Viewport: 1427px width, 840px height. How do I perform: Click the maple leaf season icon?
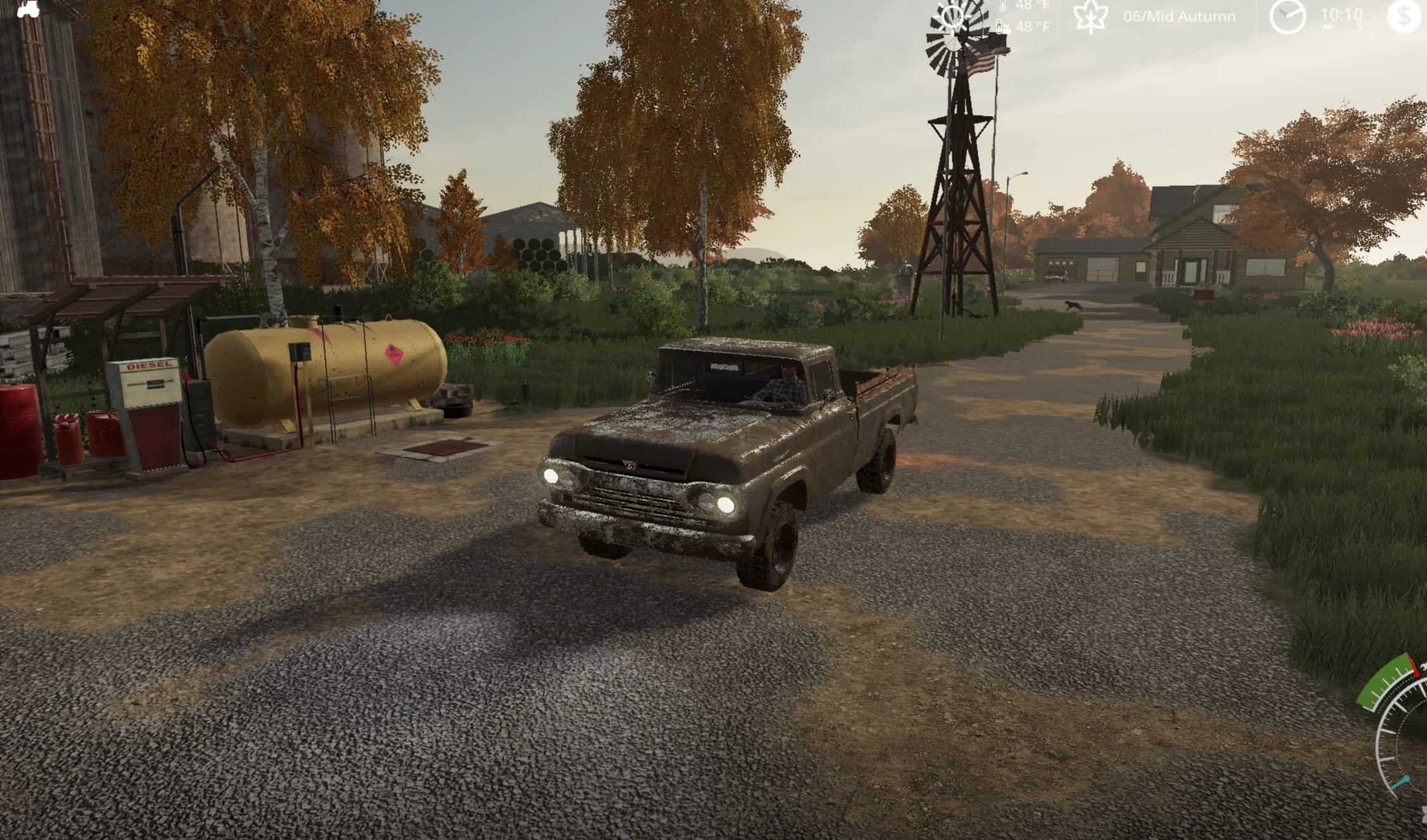1091,16
